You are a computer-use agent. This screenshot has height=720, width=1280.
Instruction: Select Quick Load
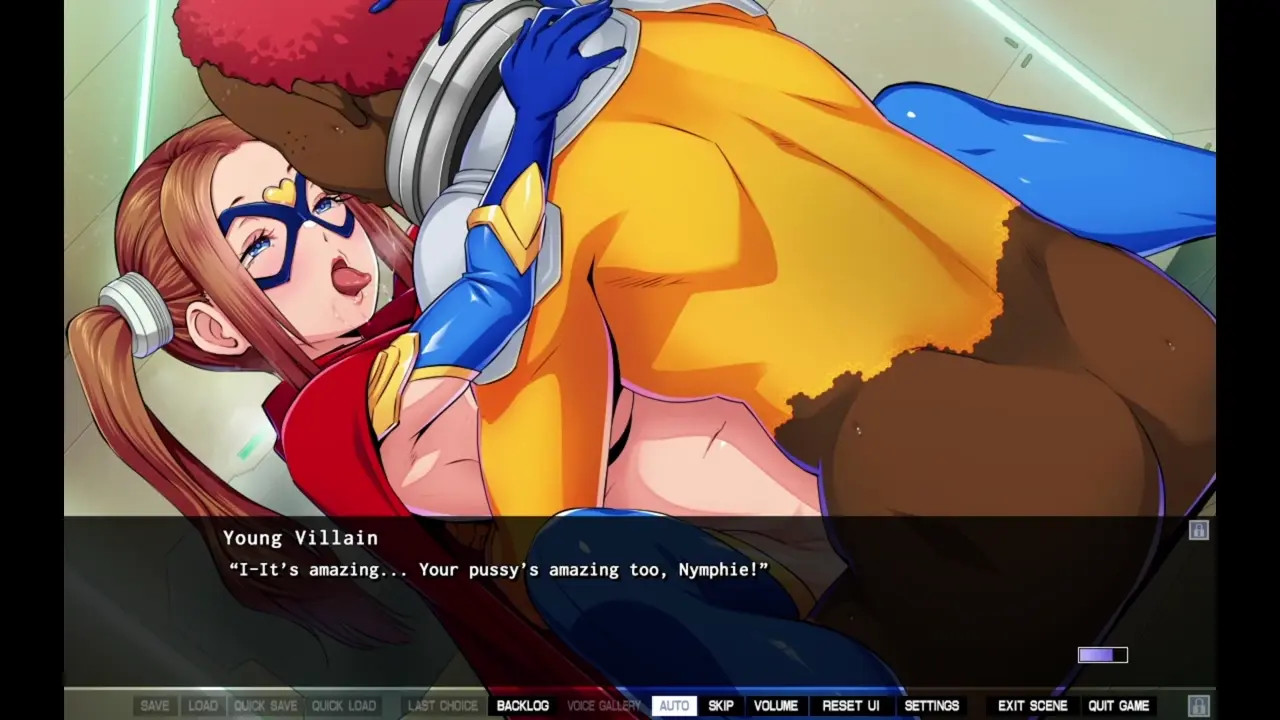point(344,706)
